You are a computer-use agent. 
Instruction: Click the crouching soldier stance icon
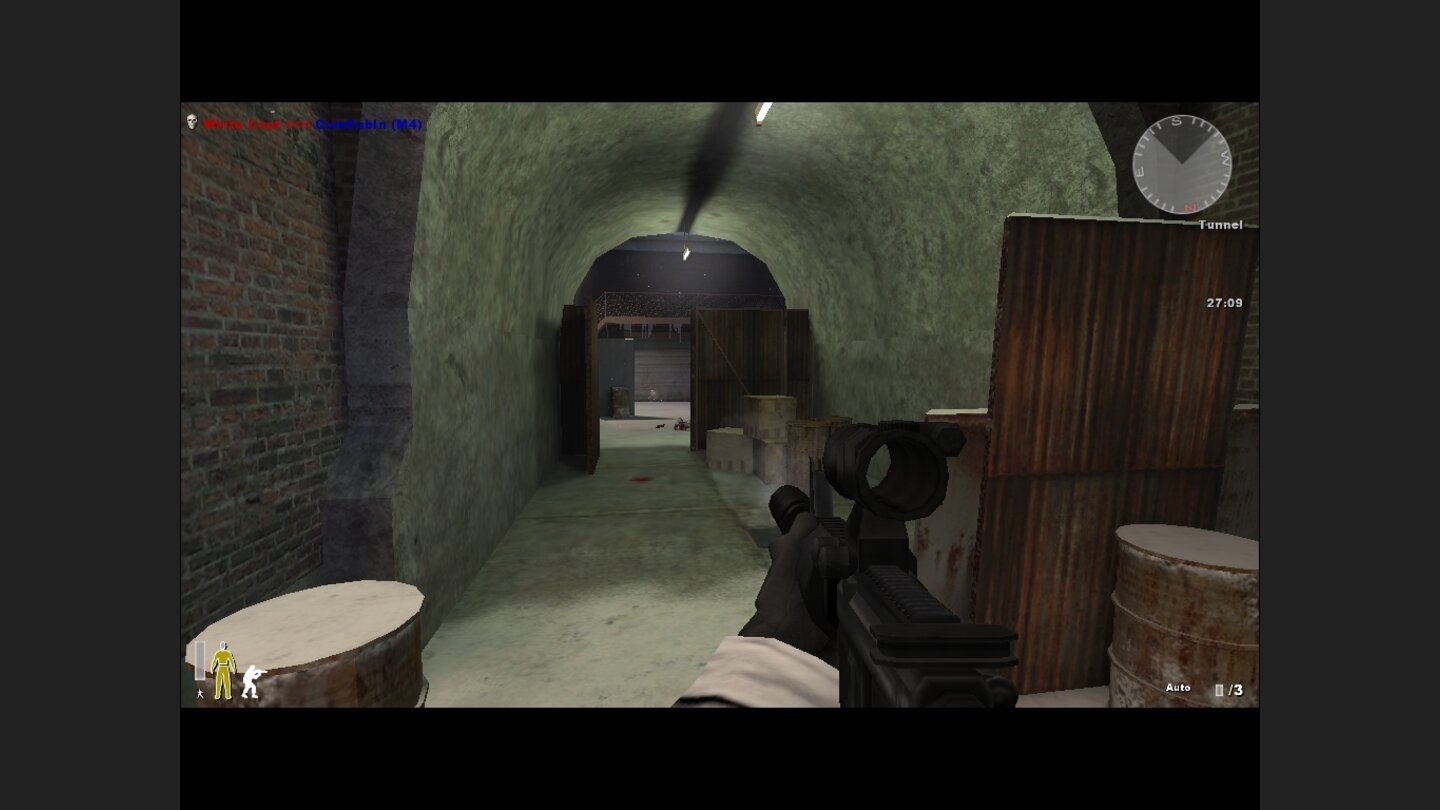coord(252,682)
